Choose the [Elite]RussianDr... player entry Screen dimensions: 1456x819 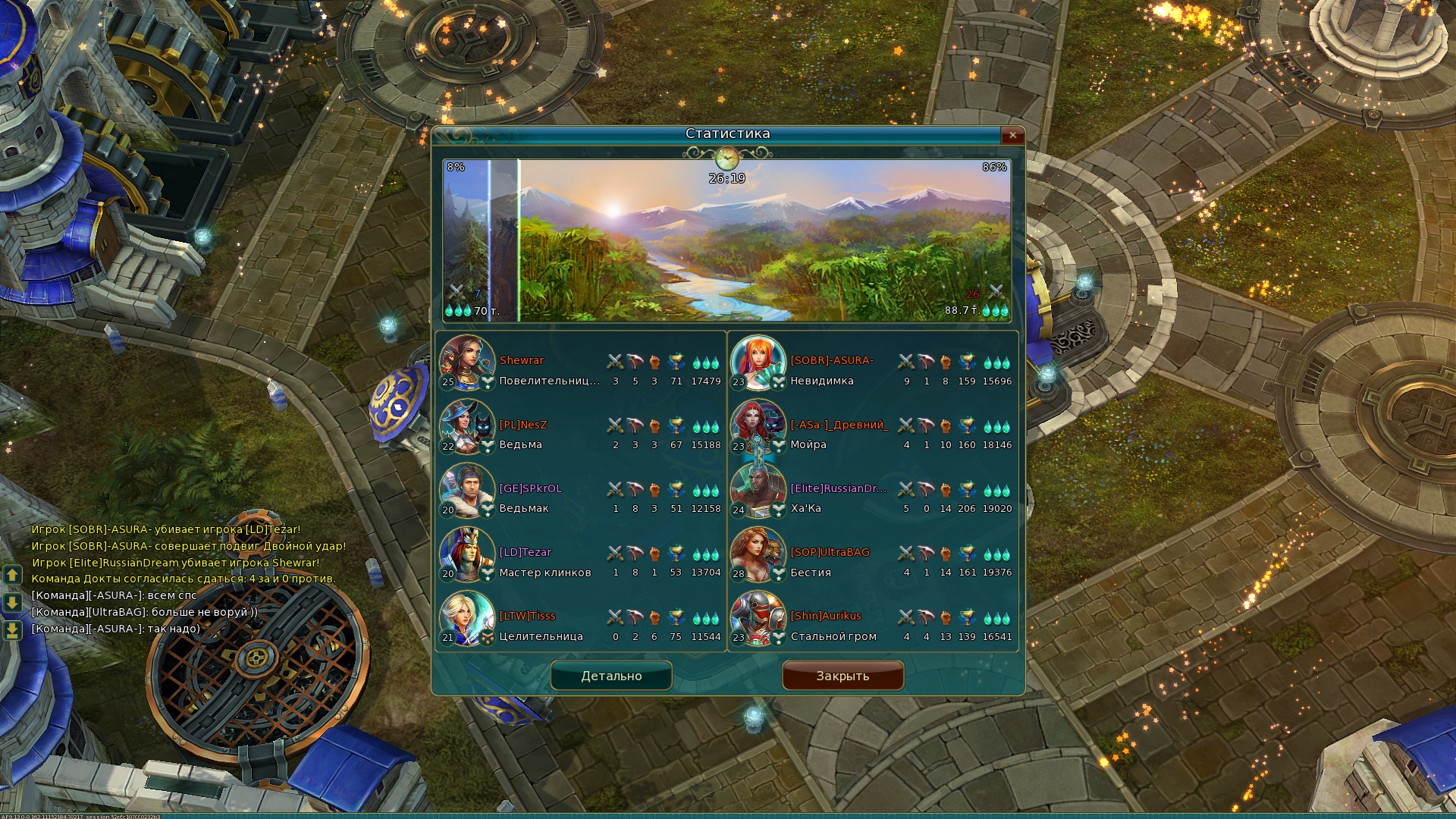(x=839, y=489)
